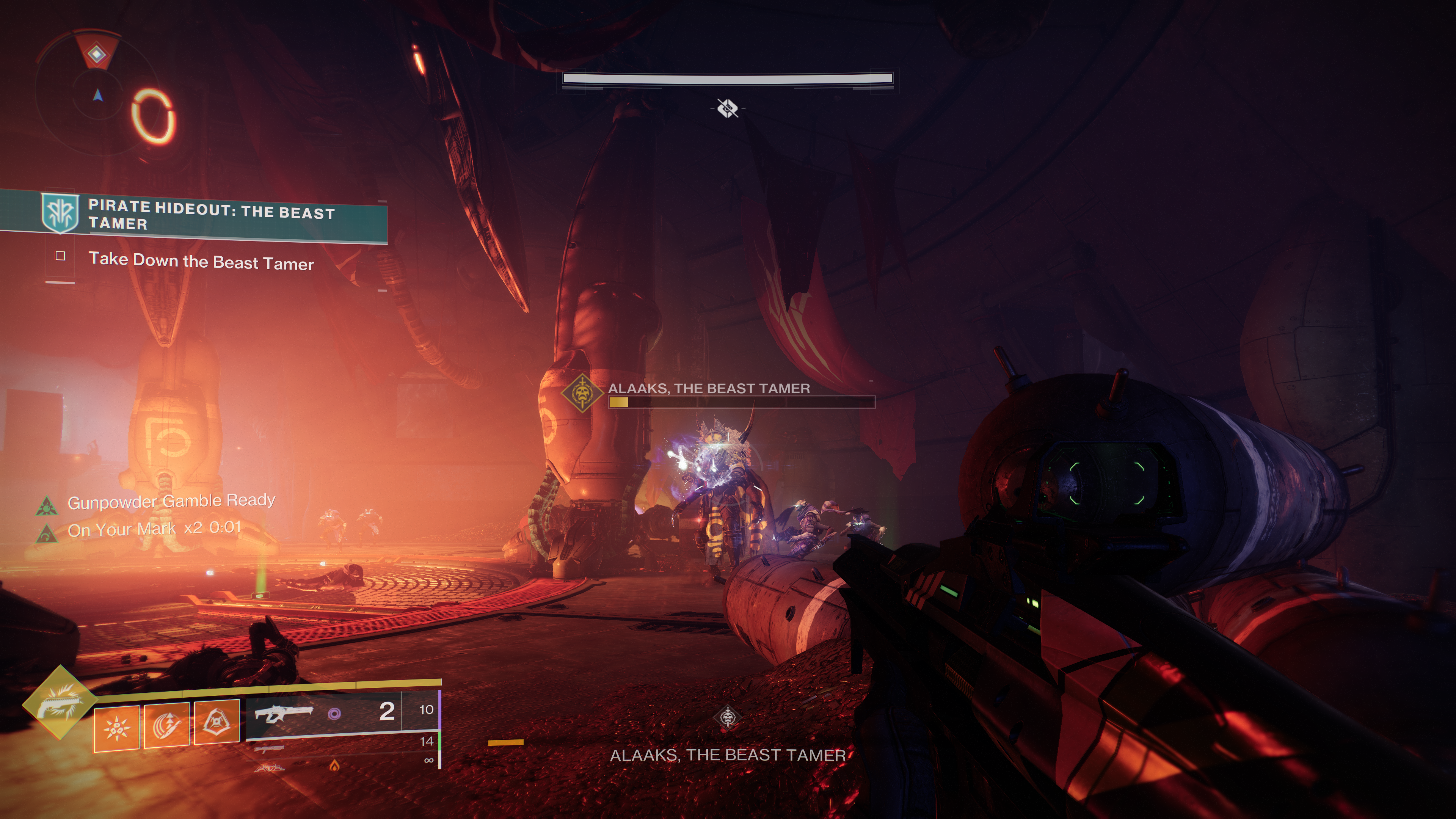This screenshot has height=819, width=1456.
Task: Select the solar grenade ability icon
Action: pyautogui.click(x=116, y=728)
